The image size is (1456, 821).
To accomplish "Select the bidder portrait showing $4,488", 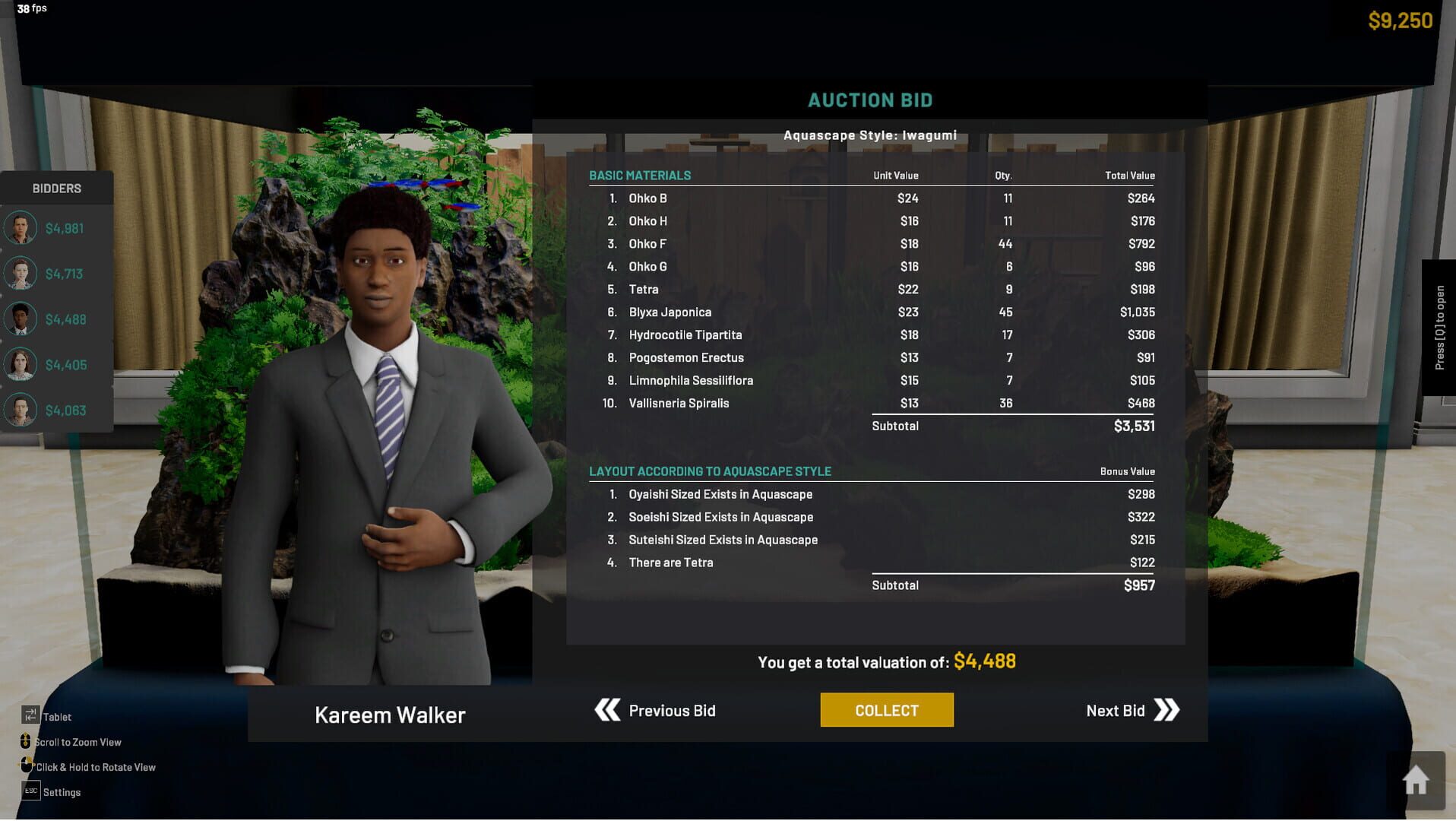I will point(21,319).
